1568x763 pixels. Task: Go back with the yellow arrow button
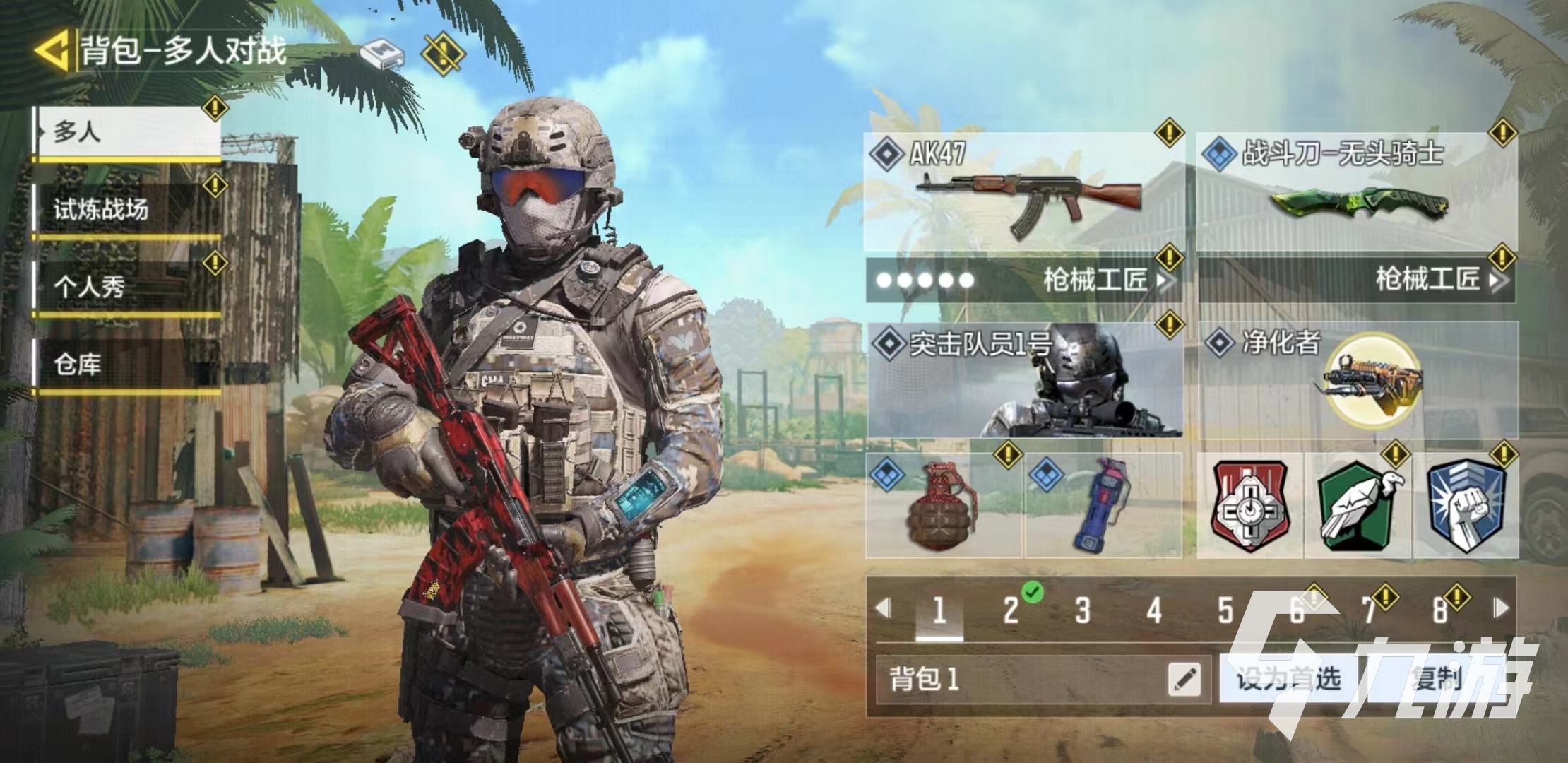tap(52, 51)
